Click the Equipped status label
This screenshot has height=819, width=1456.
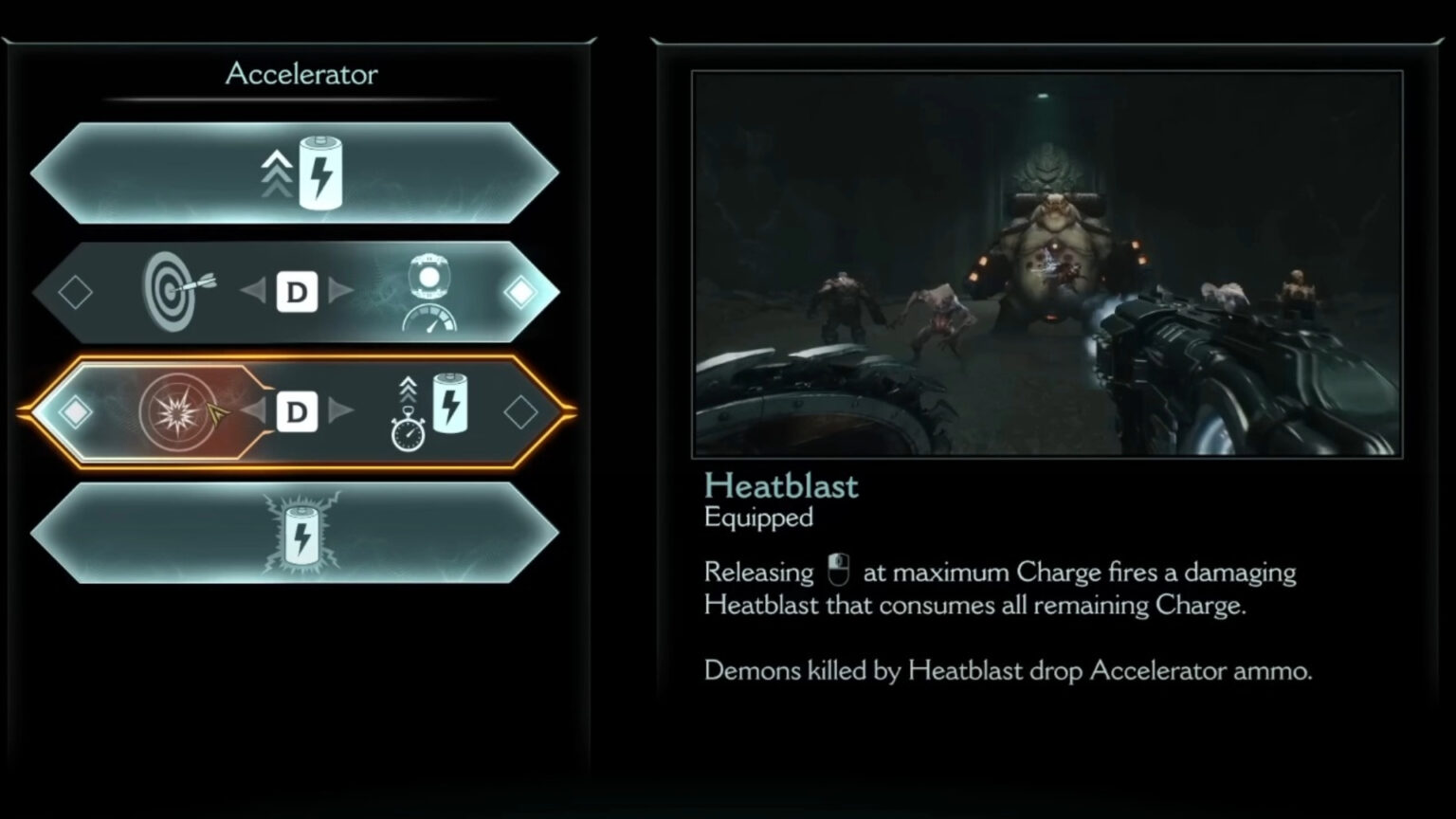(x=756, y=518)
